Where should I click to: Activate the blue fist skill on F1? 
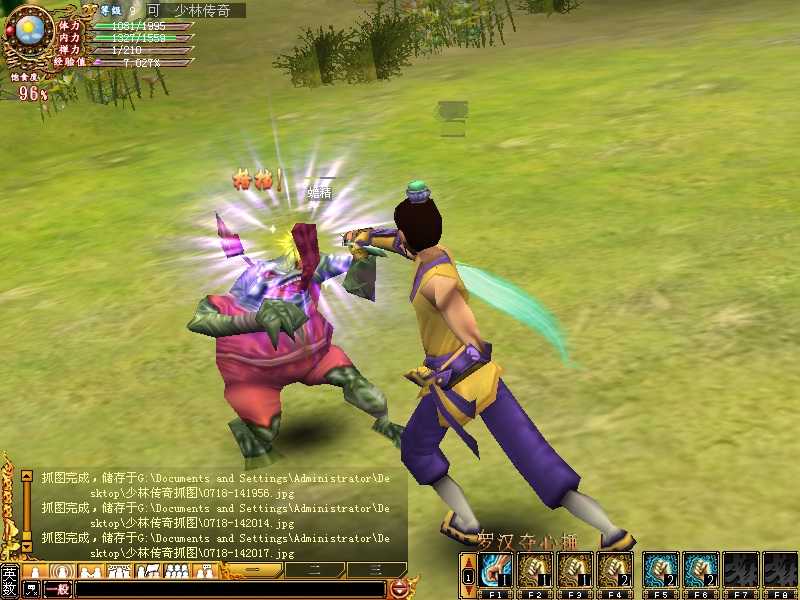(496, 569)
